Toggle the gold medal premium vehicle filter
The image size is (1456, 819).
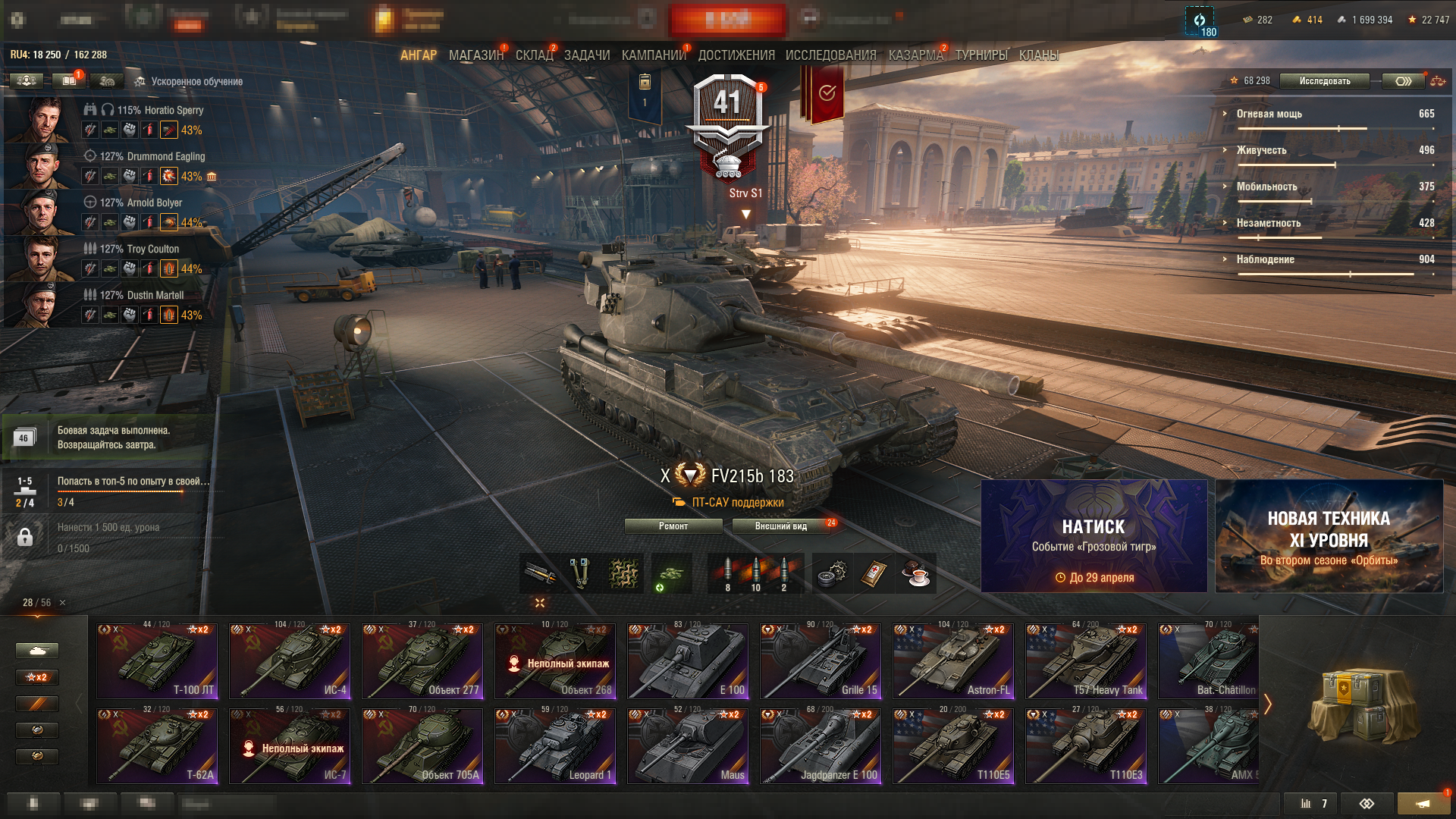tap(37, 756)
